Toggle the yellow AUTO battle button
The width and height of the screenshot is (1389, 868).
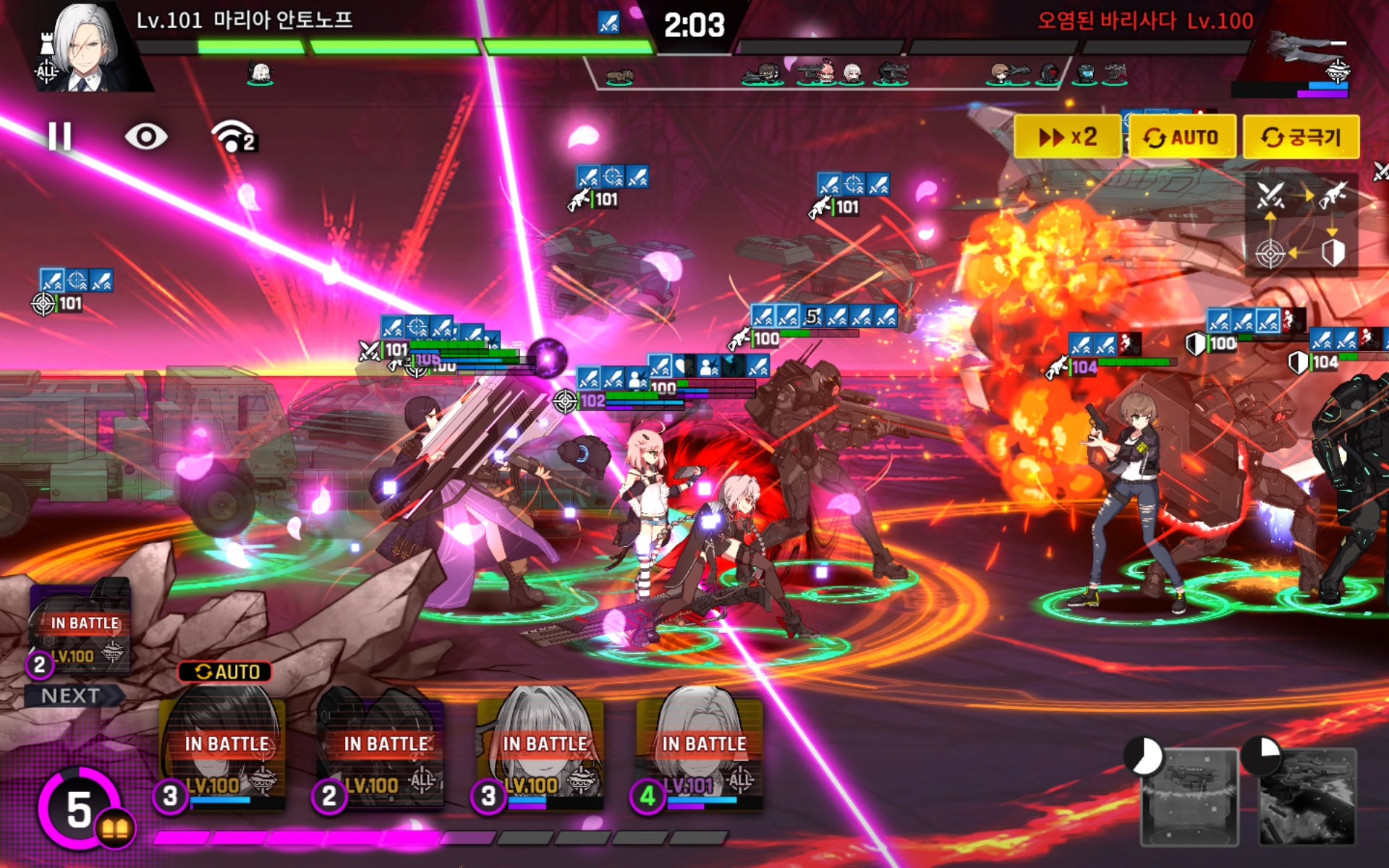pyautogui.click(x=1181, y=137)
